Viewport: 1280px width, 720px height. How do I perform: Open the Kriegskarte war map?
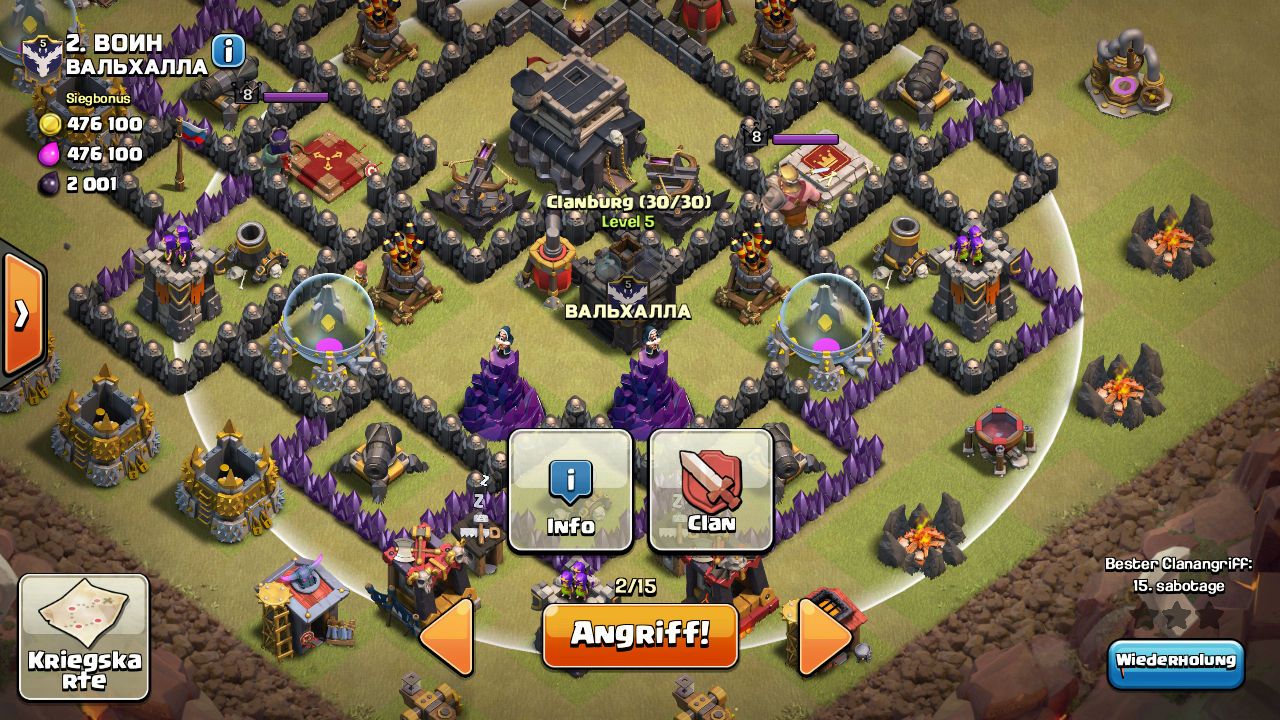tap(84, 637)
